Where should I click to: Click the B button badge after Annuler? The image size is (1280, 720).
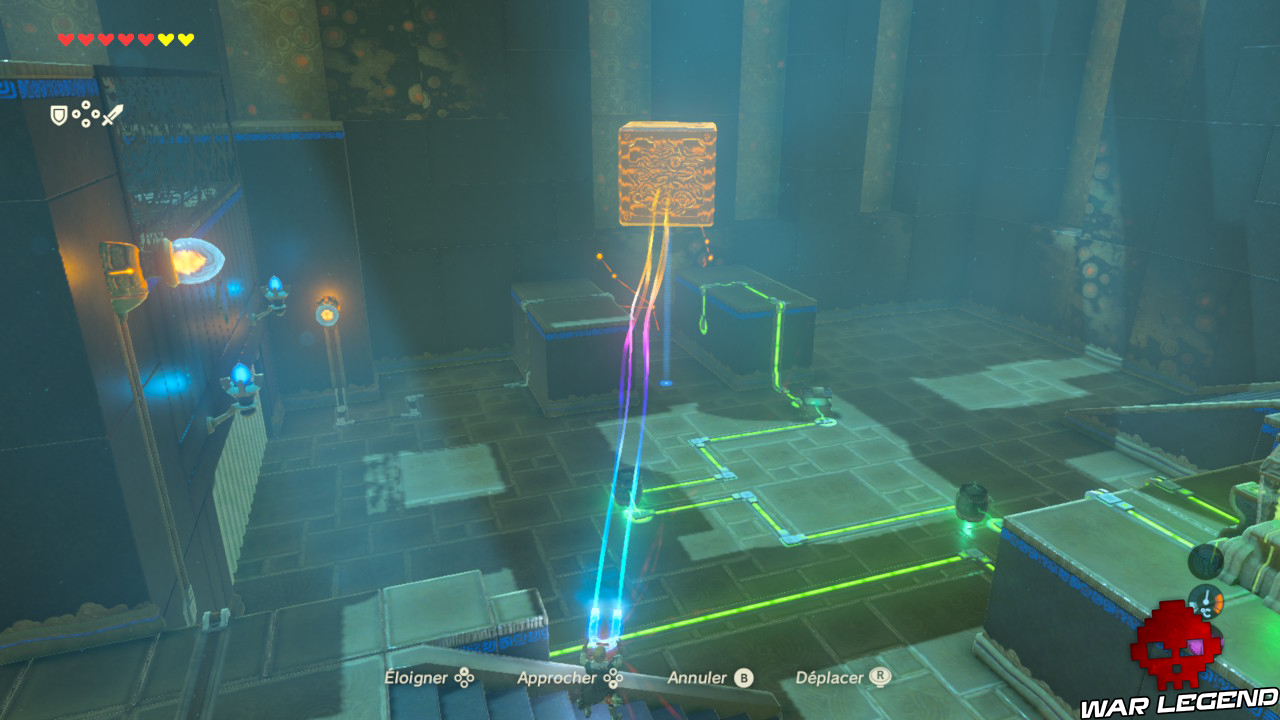(x=743, y=678)
